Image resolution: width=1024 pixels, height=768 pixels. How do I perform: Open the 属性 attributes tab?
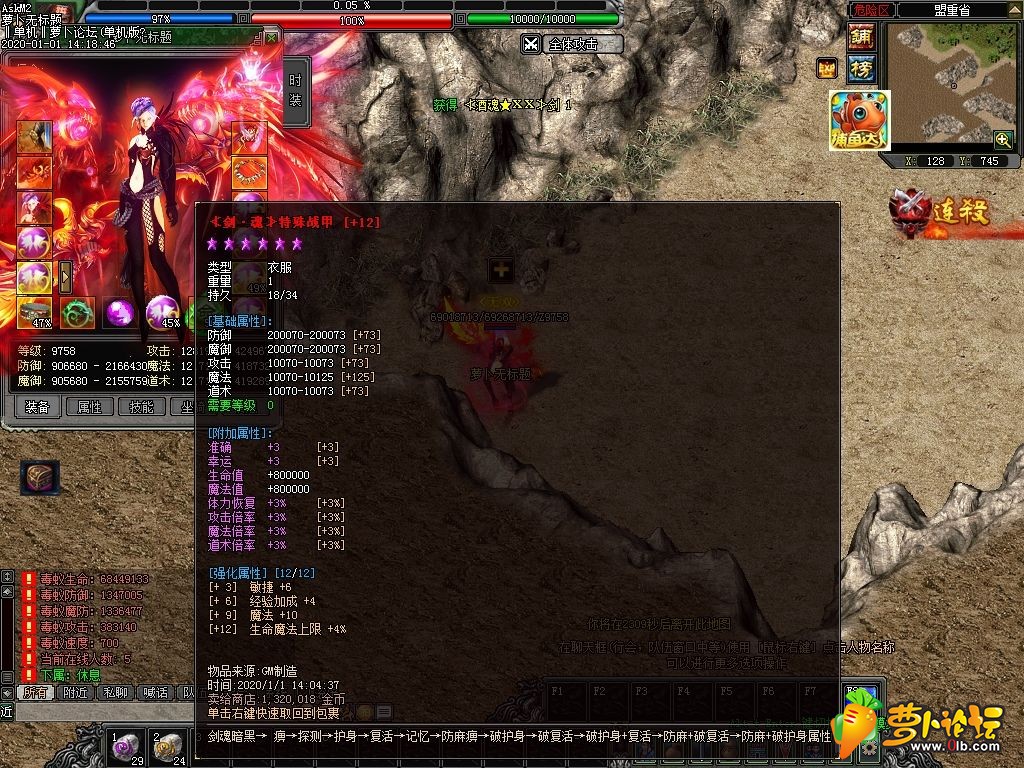[90, 407]
